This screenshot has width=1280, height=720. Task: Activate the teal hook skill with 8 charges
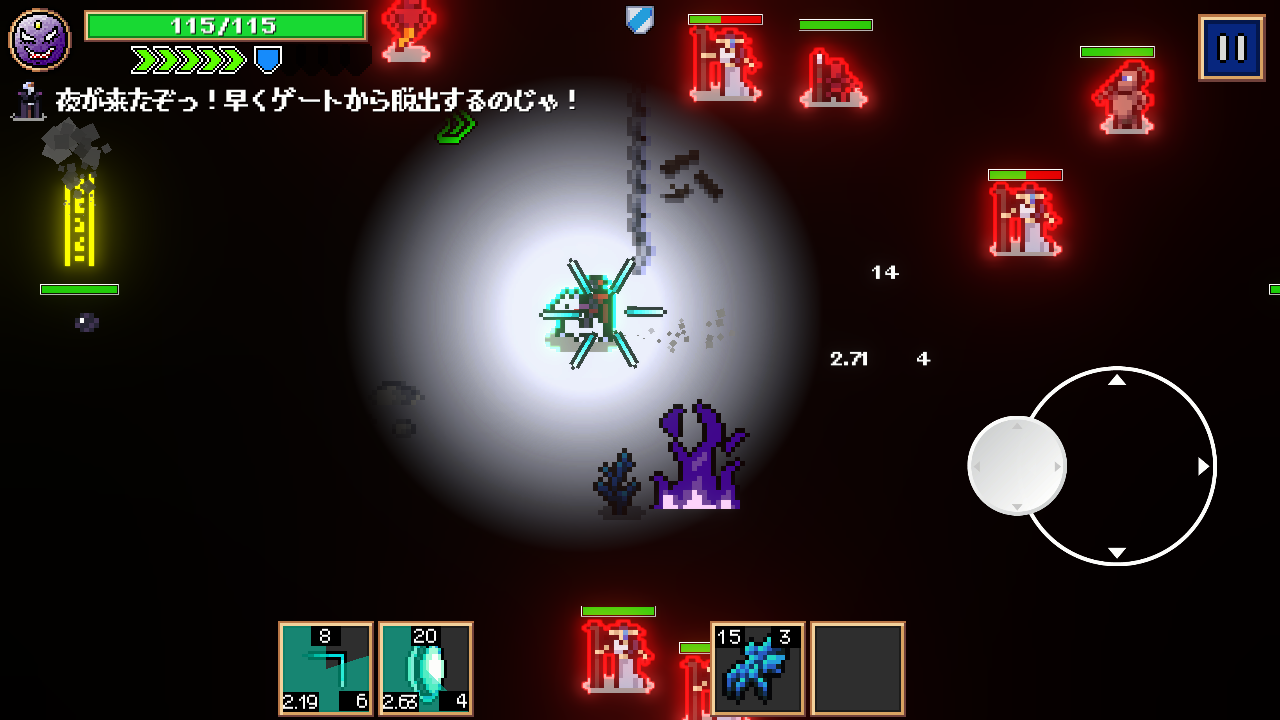(x=325, y=669)
